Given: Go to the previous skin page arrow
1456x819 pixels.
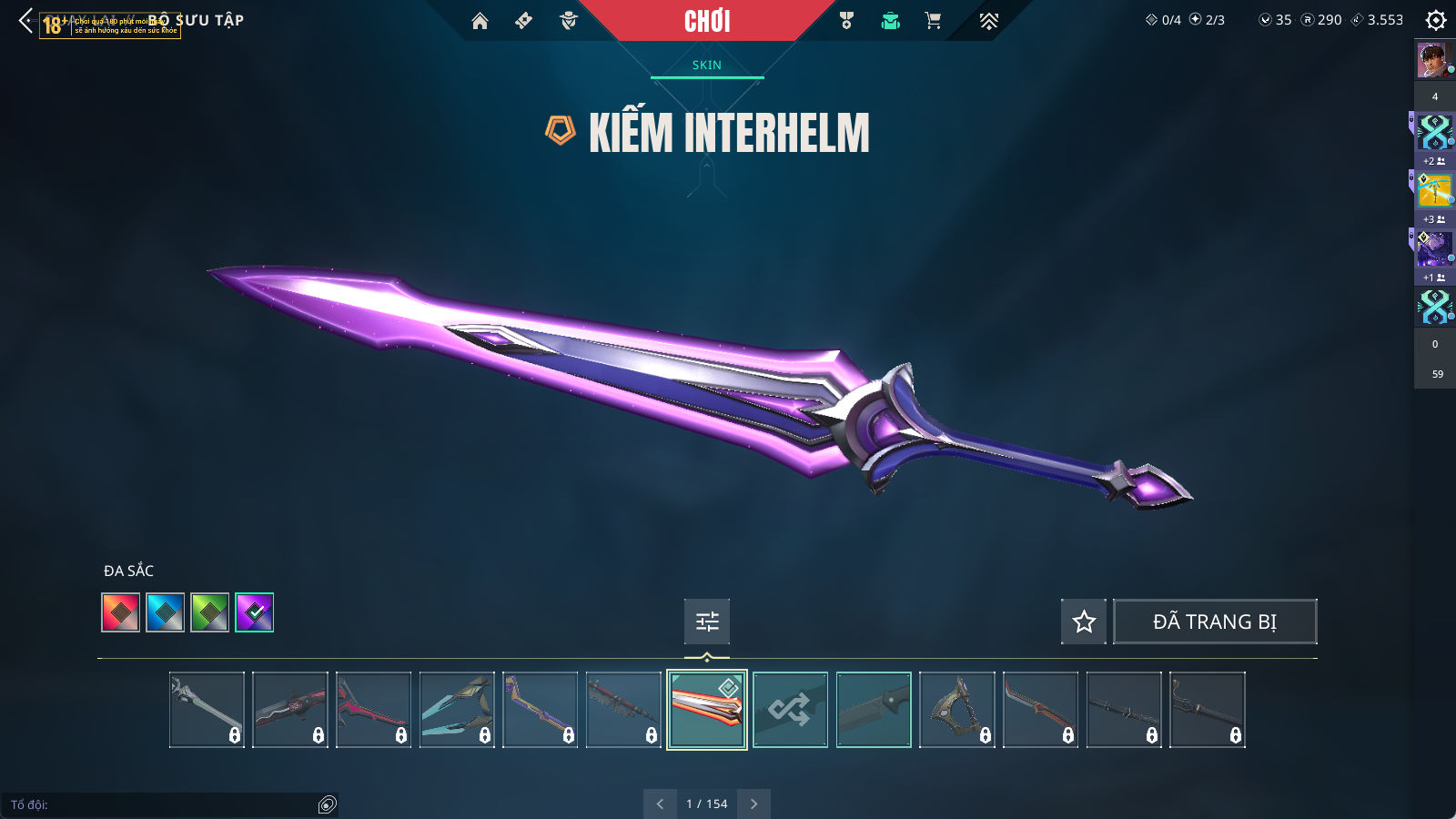Looking at the screenshot, I should pyautogui.click(x=660, y=804).
